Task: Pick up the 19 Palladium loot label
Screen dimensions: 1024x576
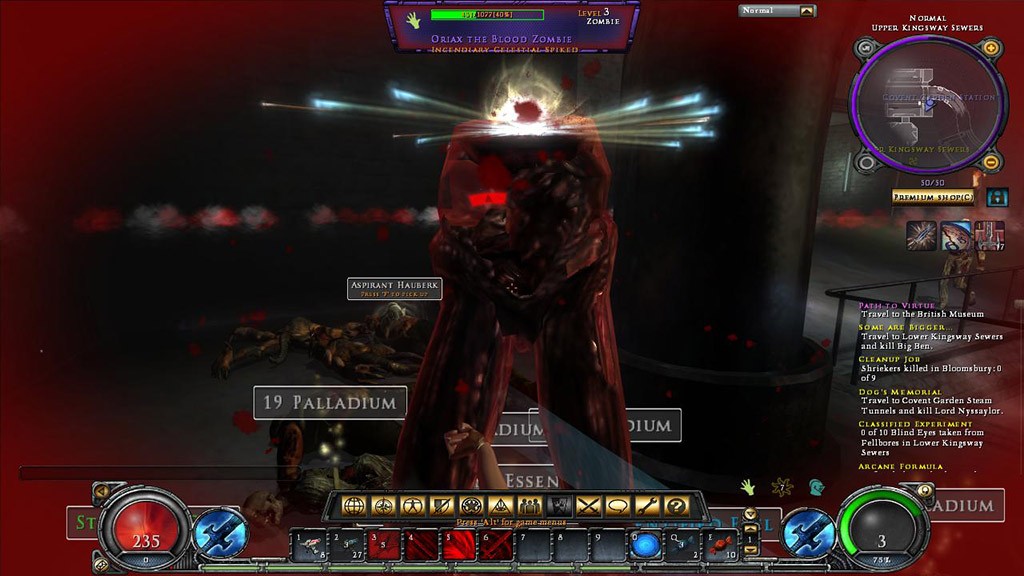Action: click(x=330, y=403)
